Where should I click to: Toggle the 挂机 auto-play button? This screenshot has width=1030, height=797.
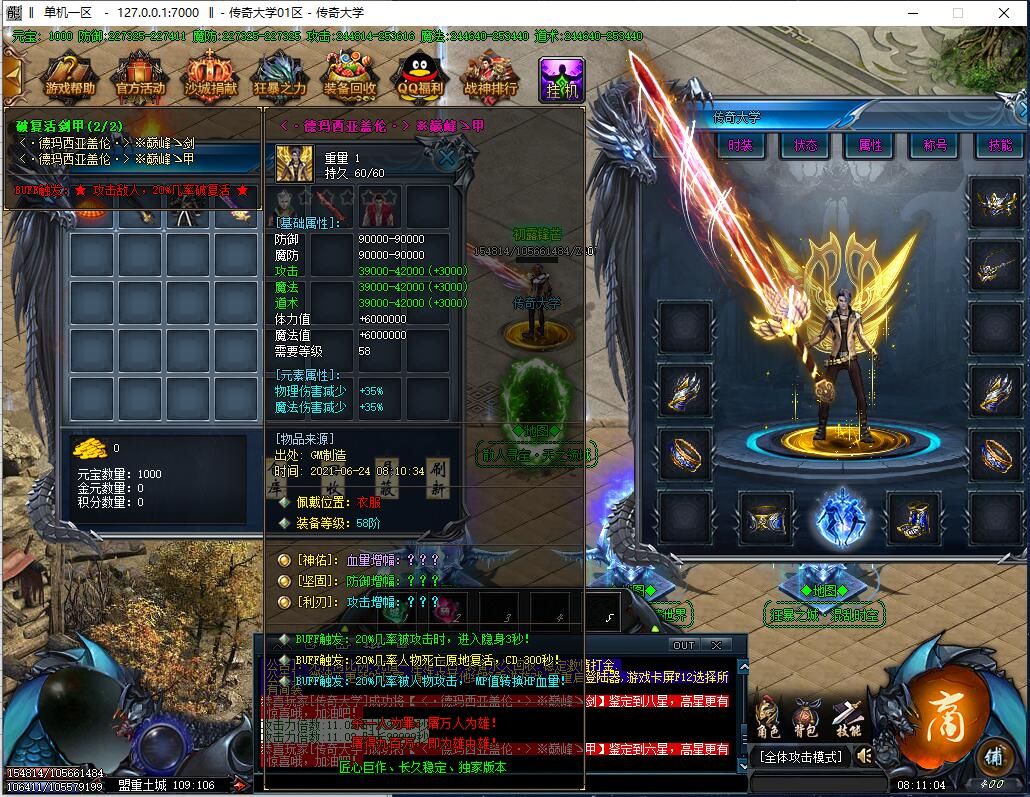click(x=561, y=79)
